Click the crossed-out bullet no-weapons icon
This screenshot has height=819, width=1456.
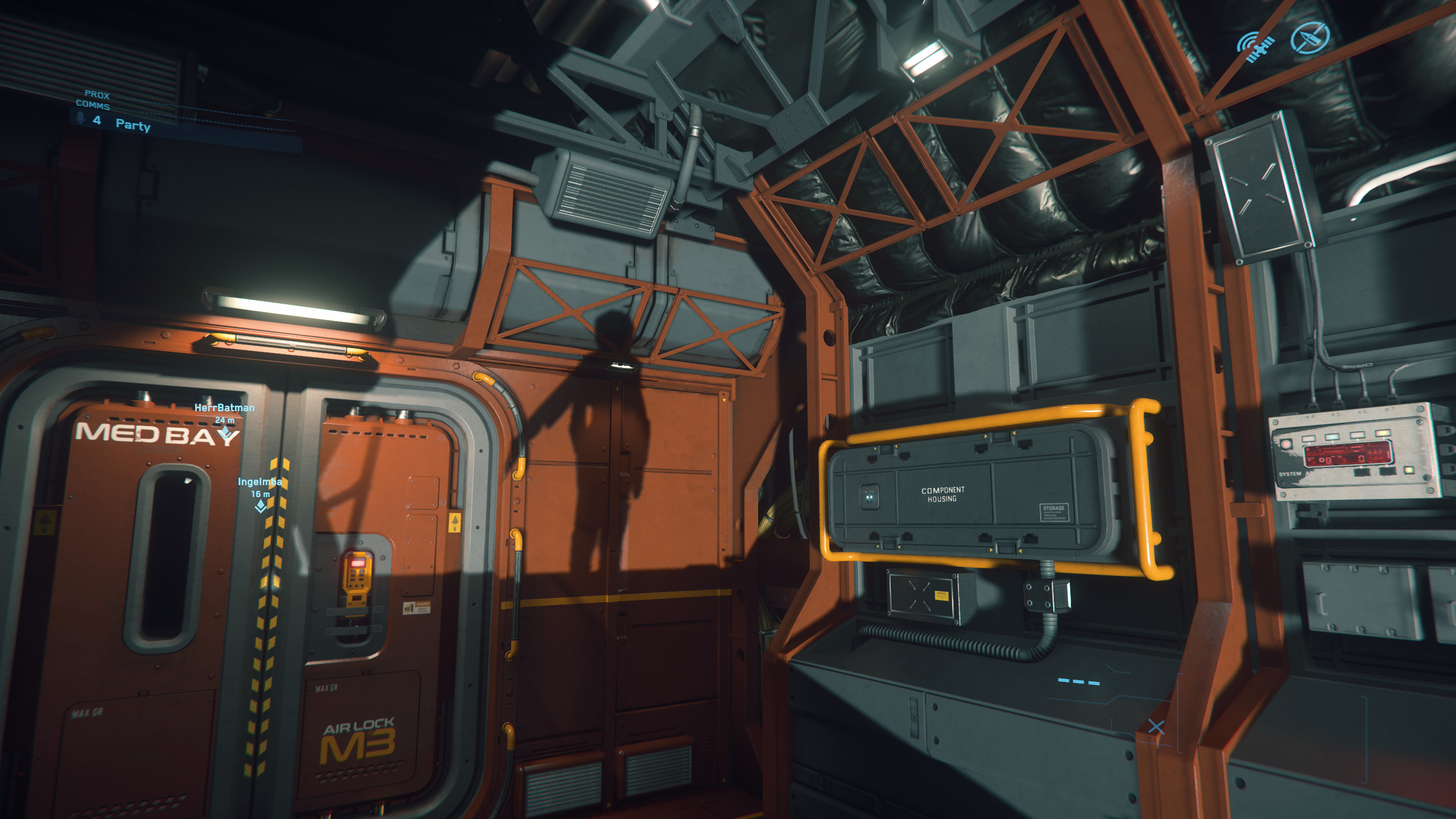(1309, 38)
